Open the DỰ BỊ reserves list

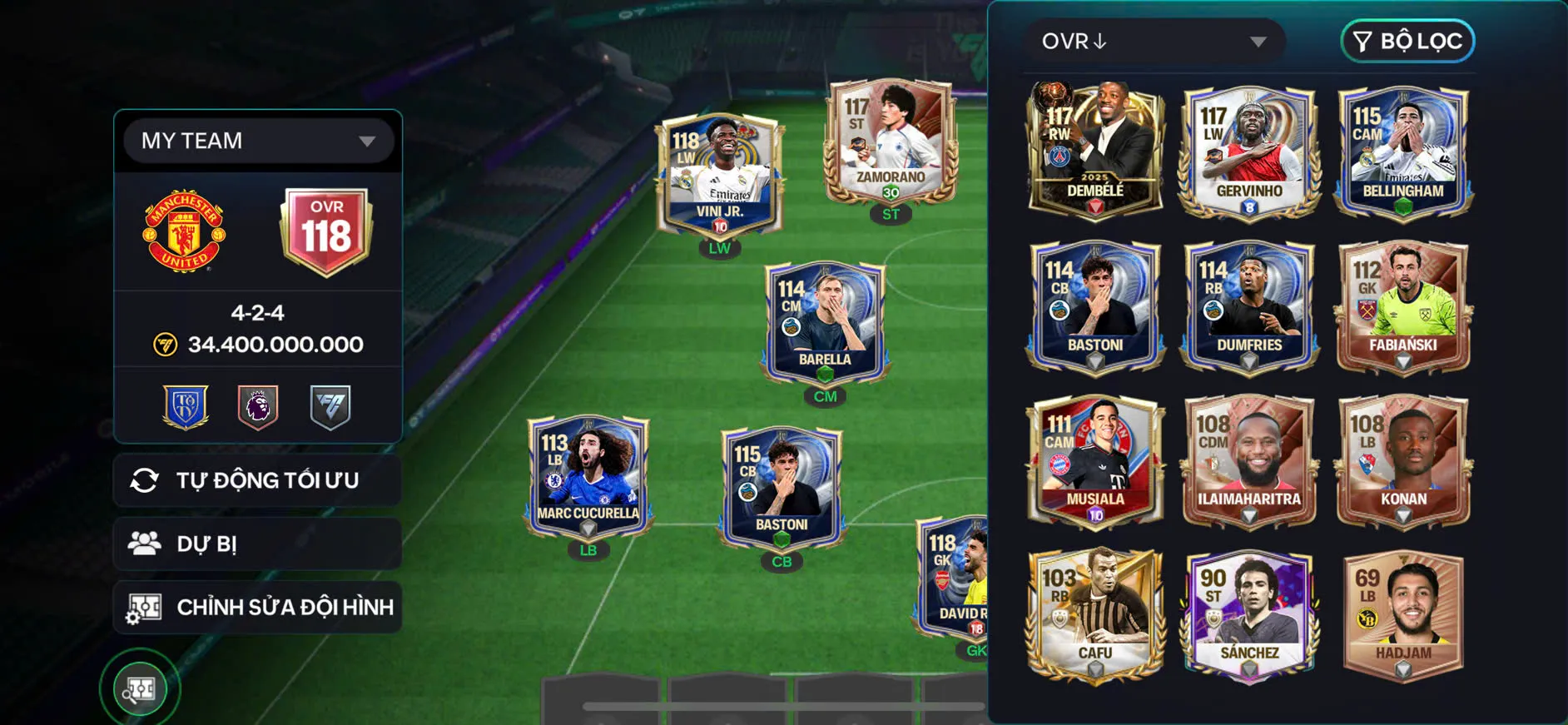(258, 544)
